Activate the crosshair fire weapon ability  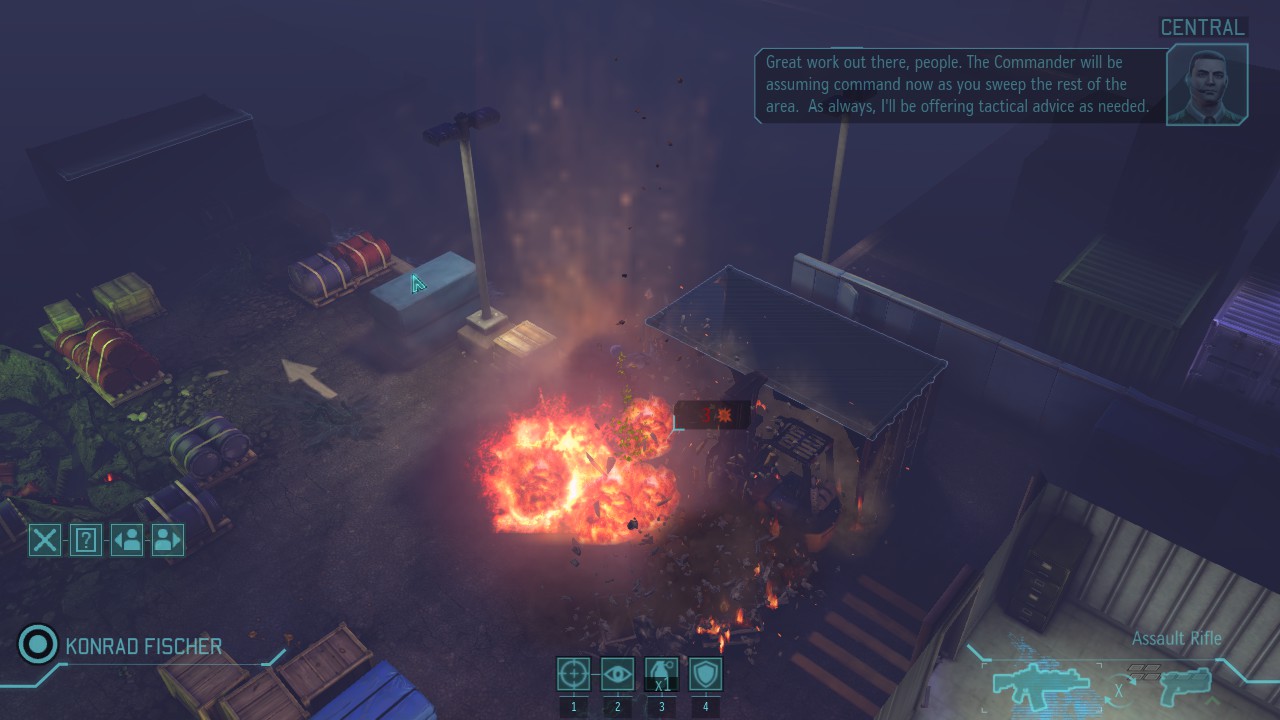click(x=574, y=674)
